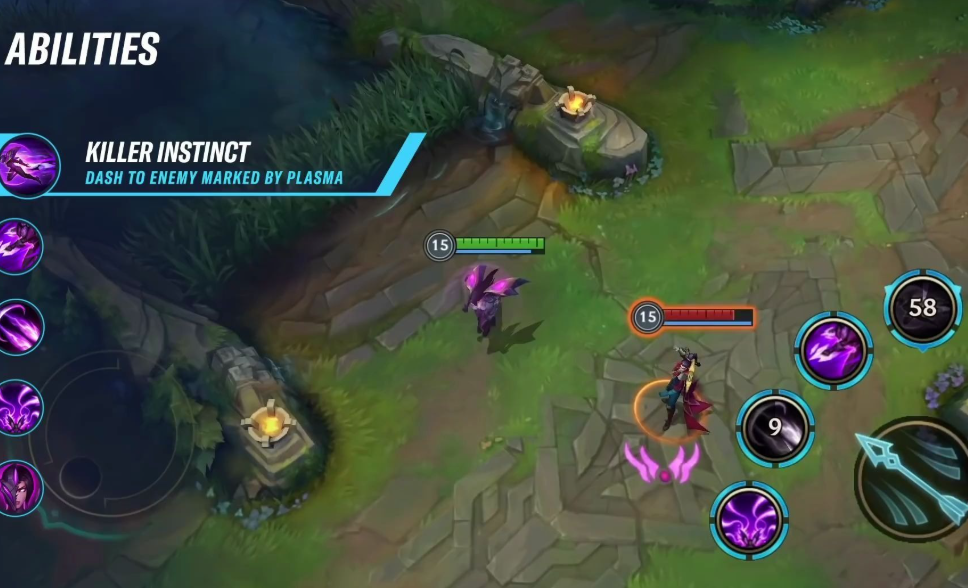Screen dimensions: 968x588
Task: Tap the ability button showing 58 cooldown
Action: [x=922, y=308]
